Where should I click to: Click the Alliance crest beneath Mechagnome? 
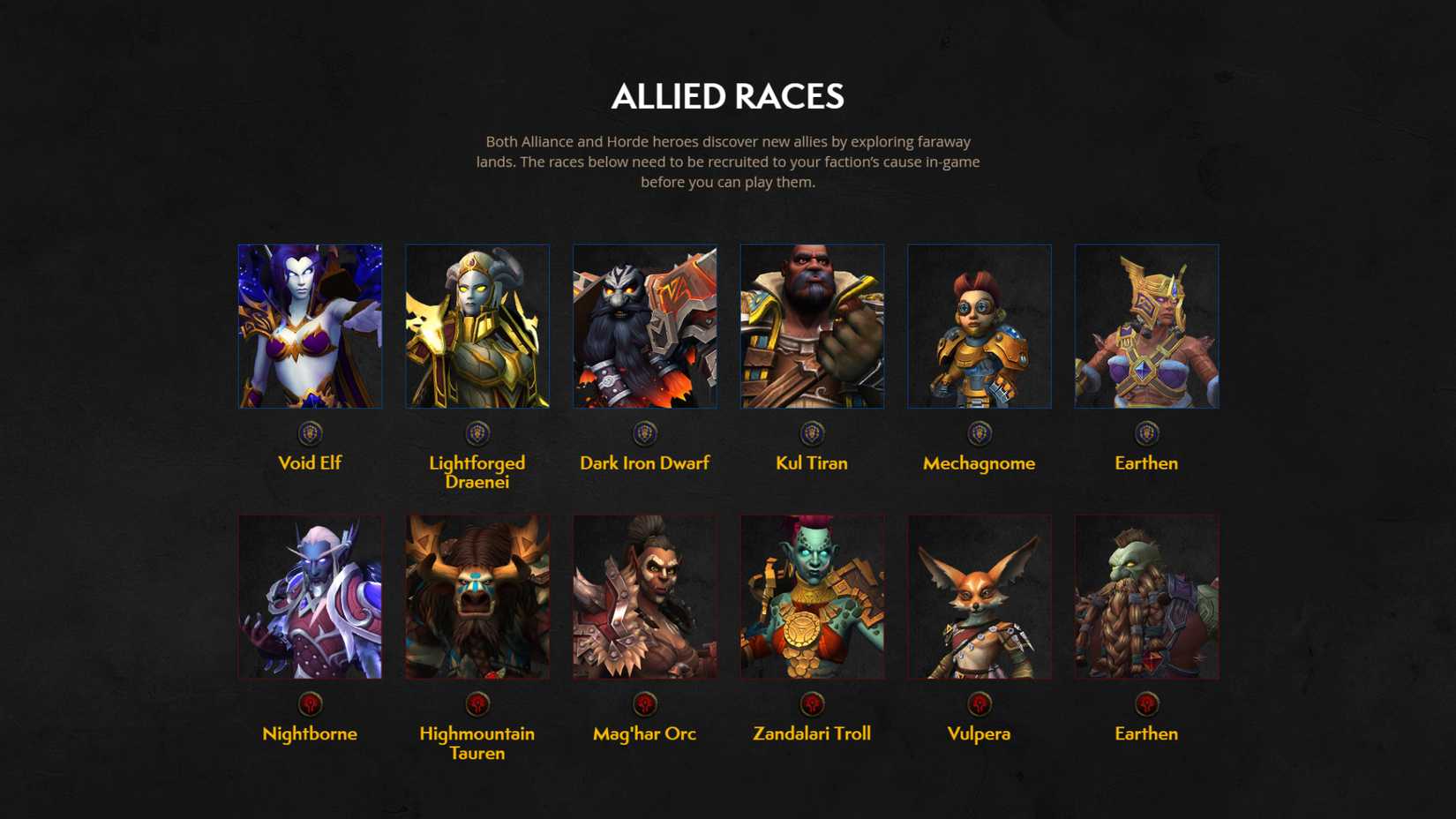point(979,432)
